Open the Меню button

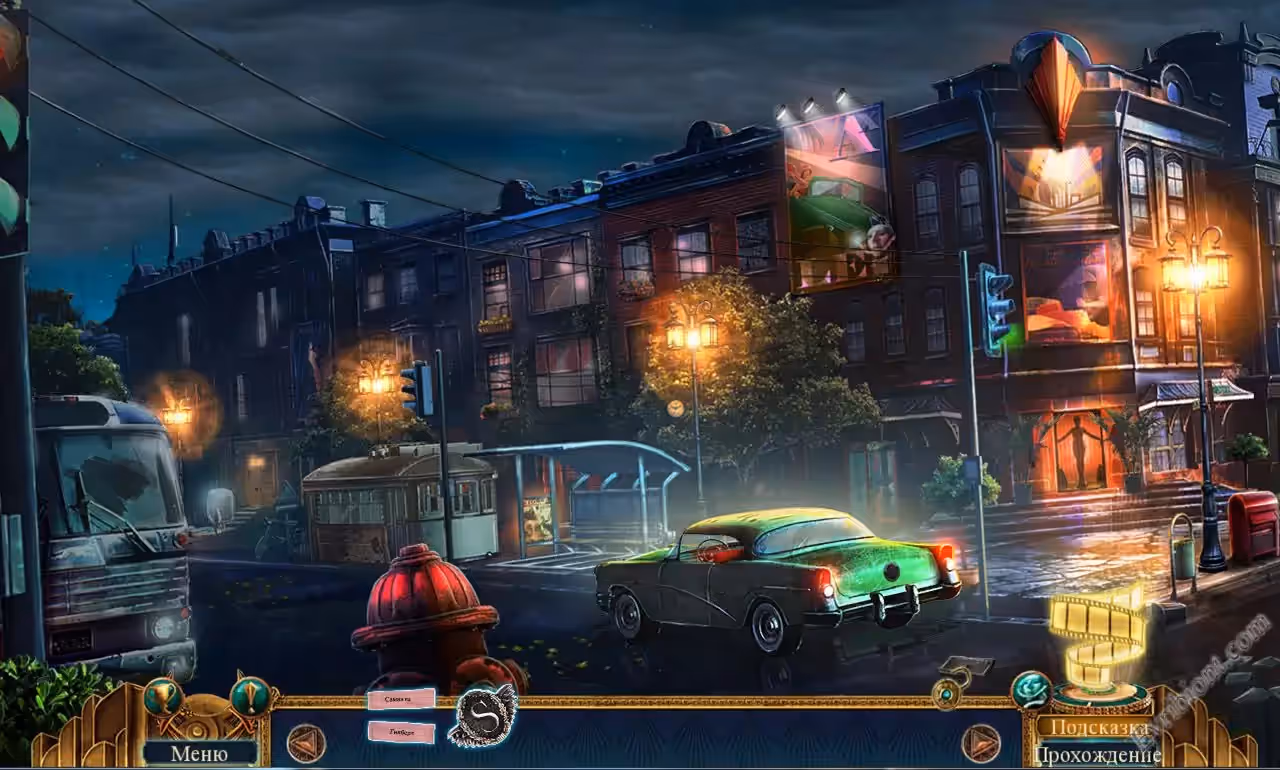click(x=199, y=753)
